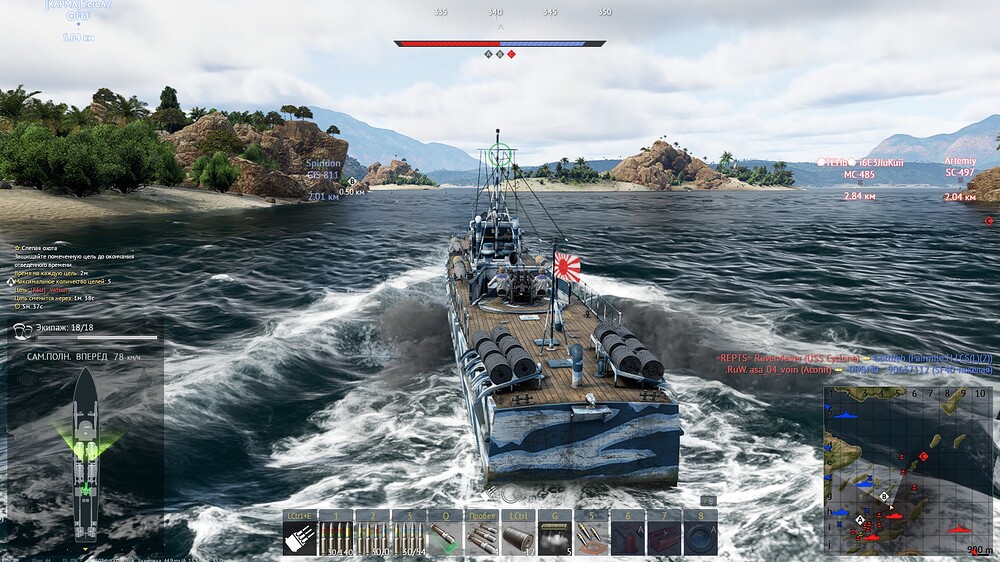Screen dimensions: 1000x562
Task: Drop a depth charge from the barrel slot
Action: point(518,537)
